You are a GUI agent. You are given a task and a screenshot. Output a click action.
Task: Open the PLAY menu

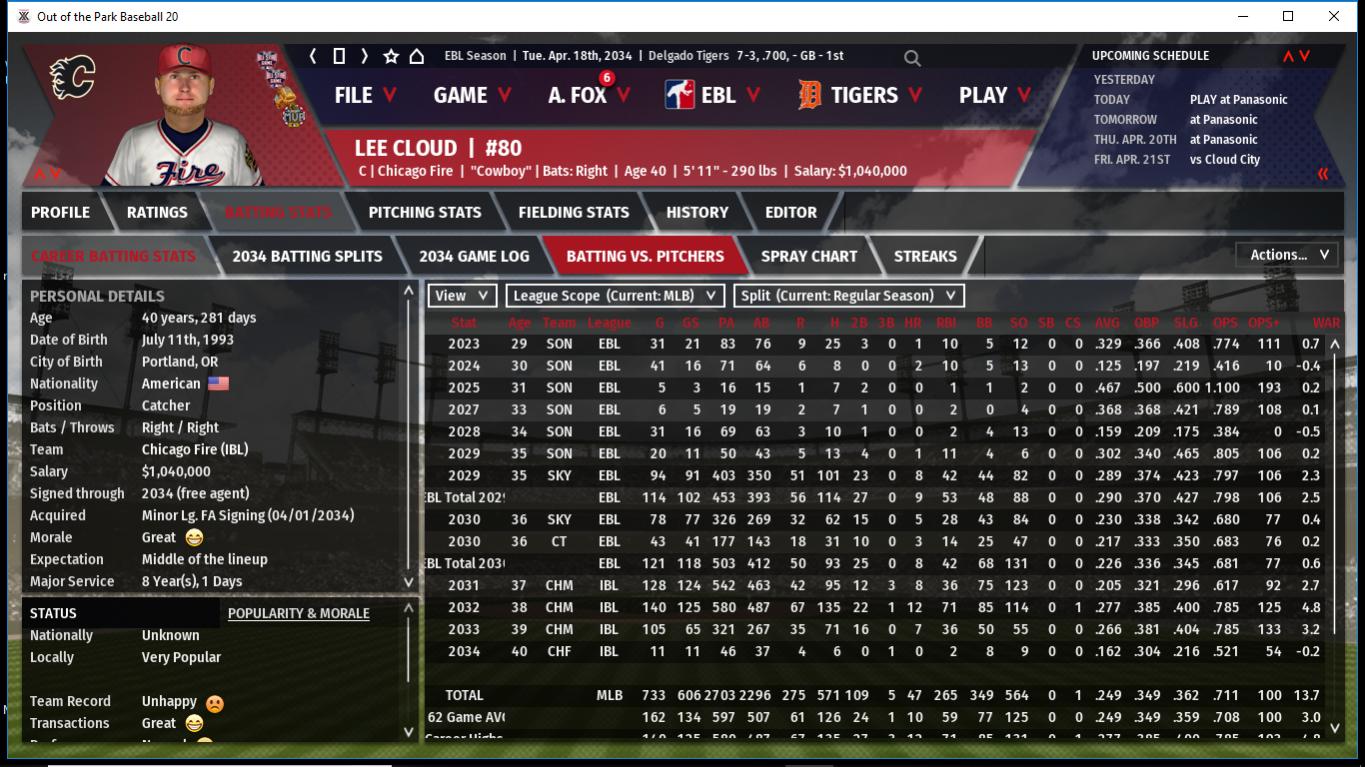point(993,95)
